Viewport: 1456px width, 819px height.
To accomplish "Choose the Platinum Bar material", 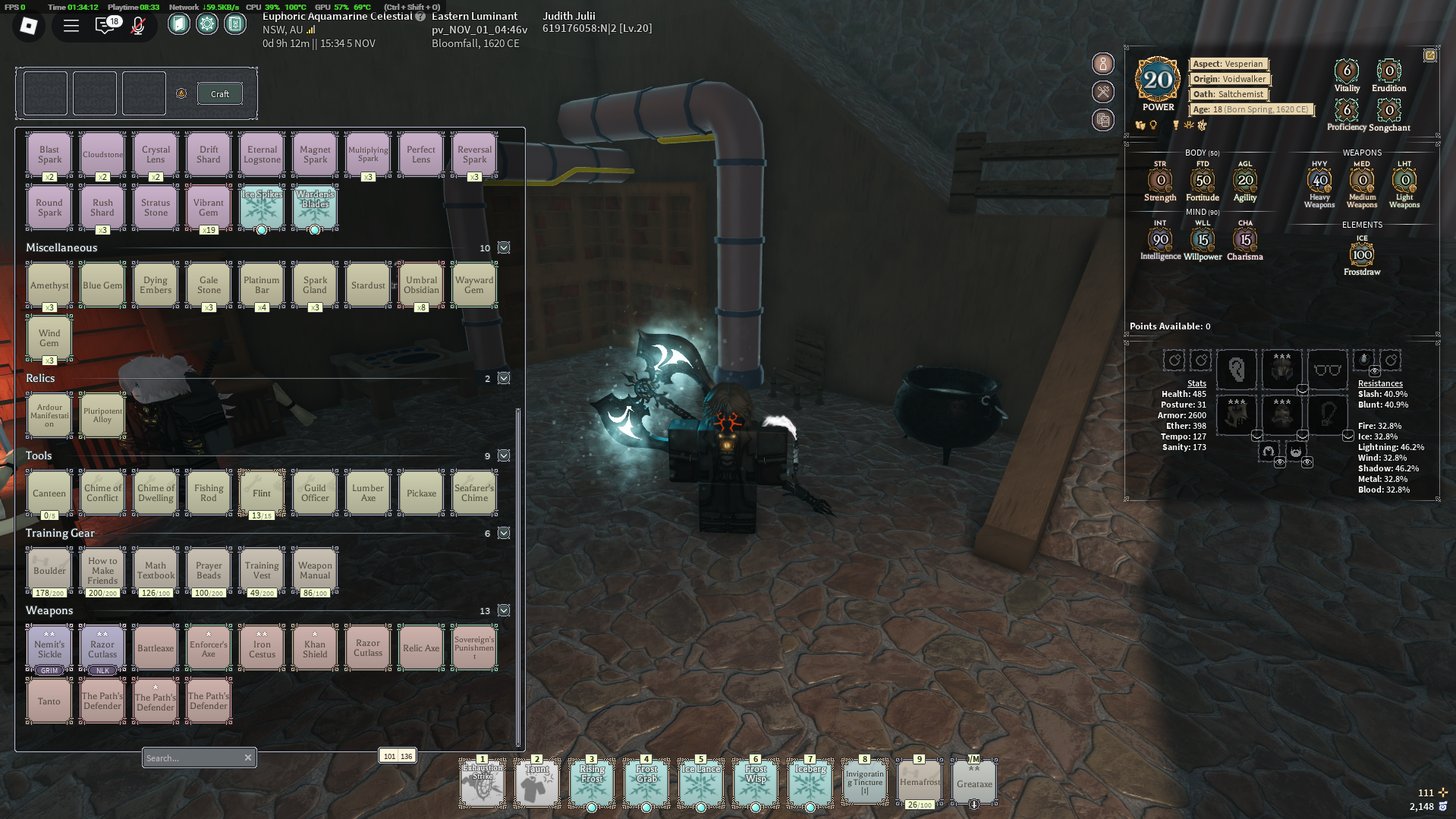I will pyautogui.click(x=262, y=285).
